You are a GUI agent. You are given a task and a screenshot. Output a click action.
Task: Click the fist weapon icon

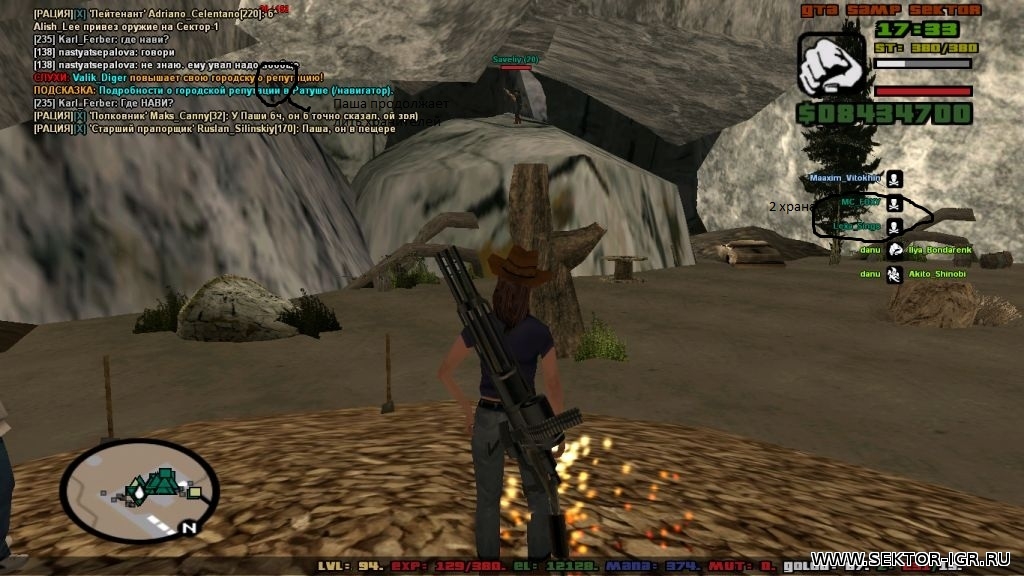tap(830, 64)
